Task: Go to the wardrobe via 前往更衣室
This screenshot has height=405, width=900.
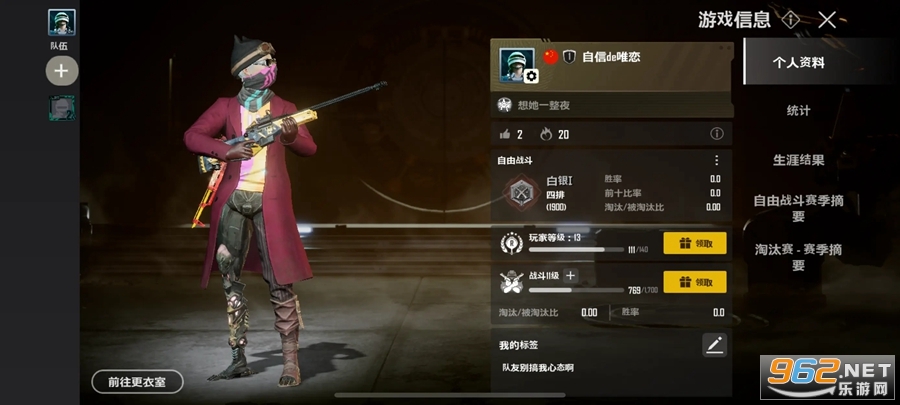Action: 137,381
